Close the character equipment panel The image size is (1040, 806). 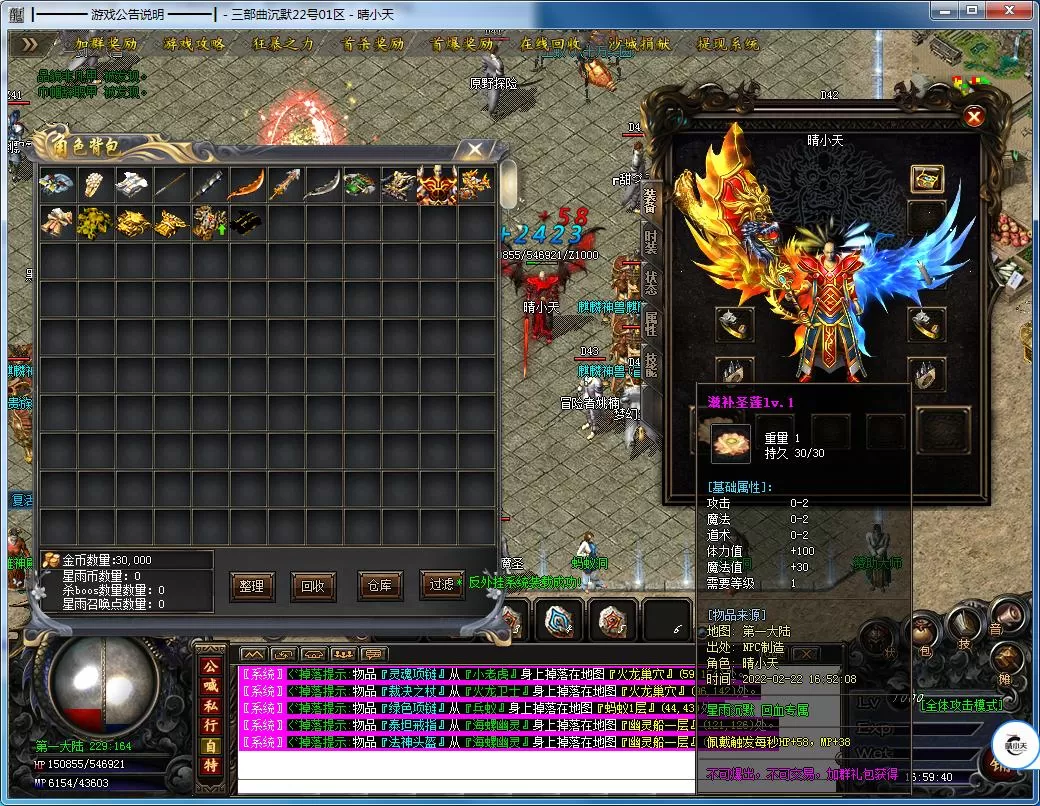(973, 117)
